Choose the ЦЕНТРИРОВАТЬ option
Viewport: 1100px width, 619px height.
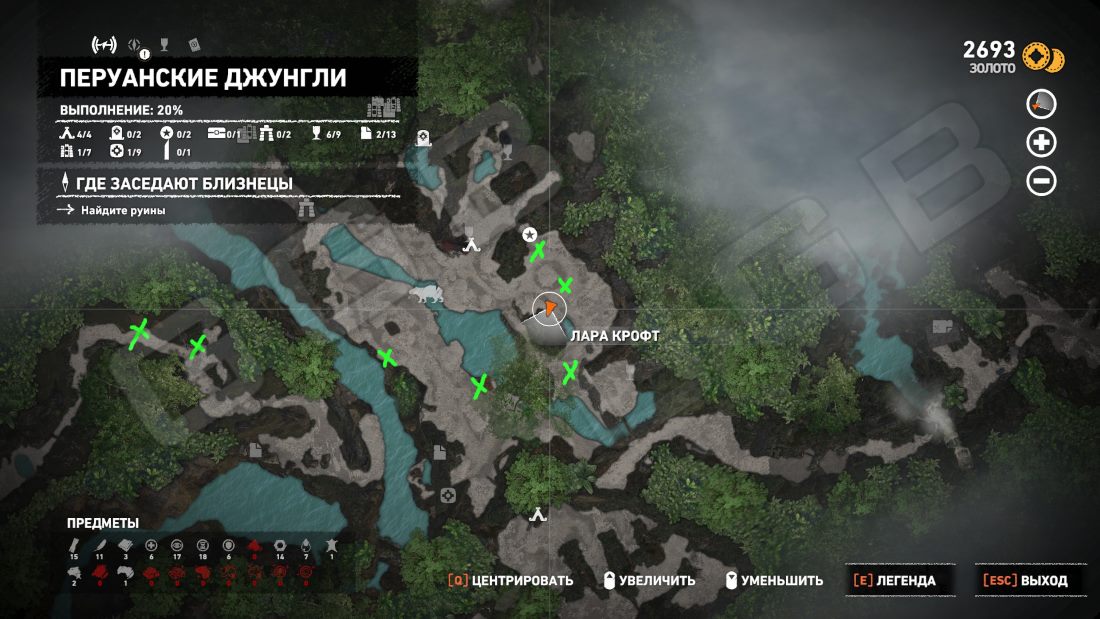click(x=511, y=580)
